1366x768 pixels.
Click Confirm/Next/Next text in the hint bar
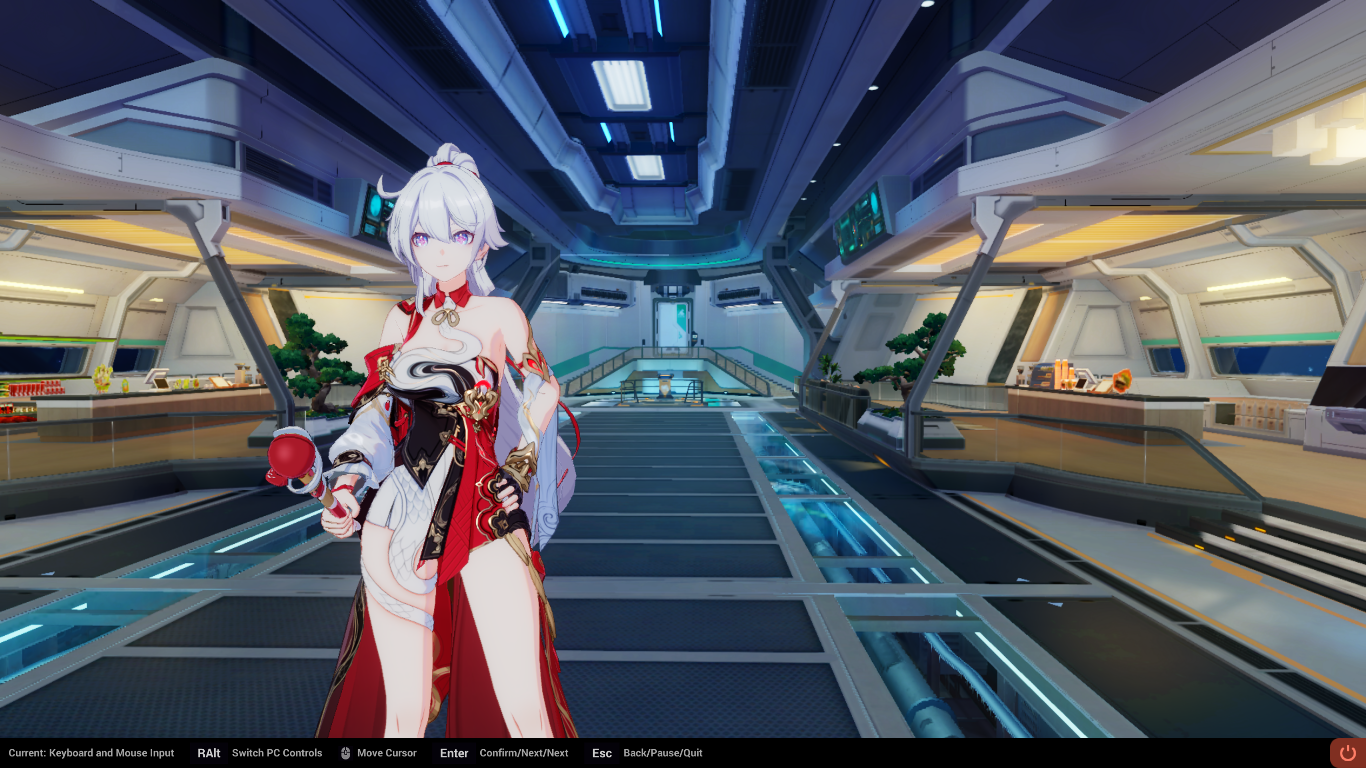[x=524, y=753]
